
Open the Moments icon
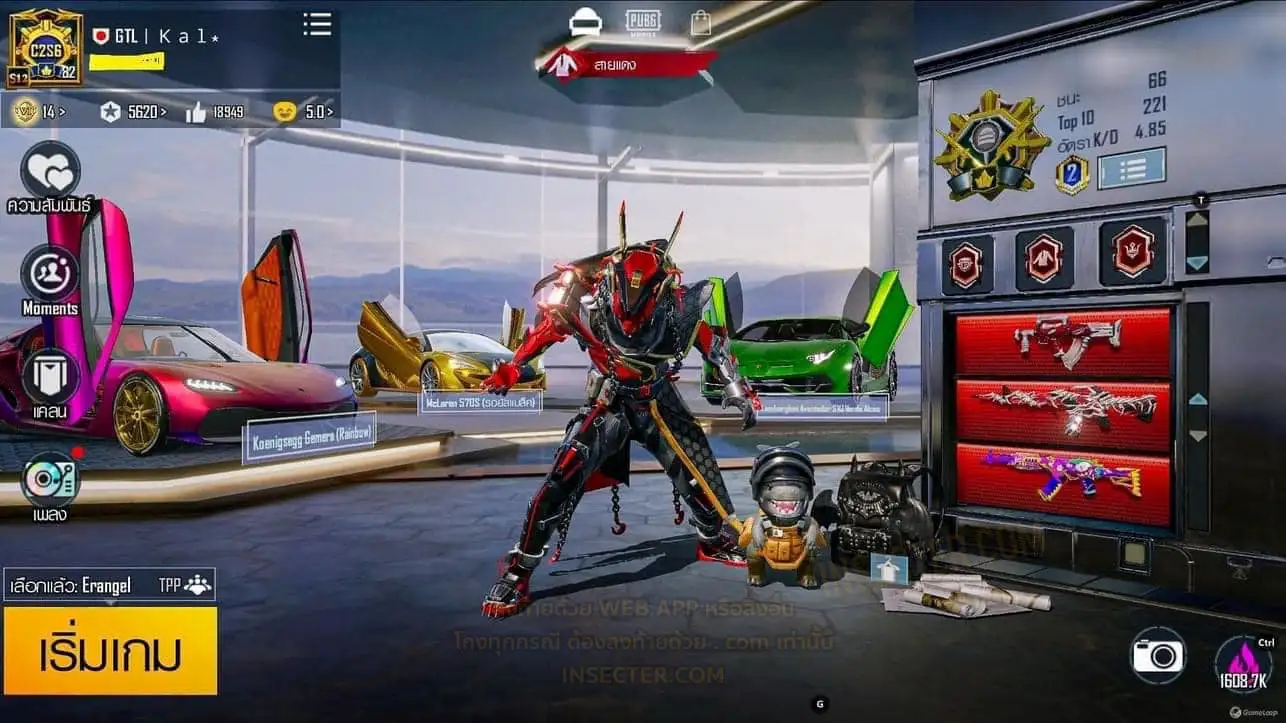50,273
